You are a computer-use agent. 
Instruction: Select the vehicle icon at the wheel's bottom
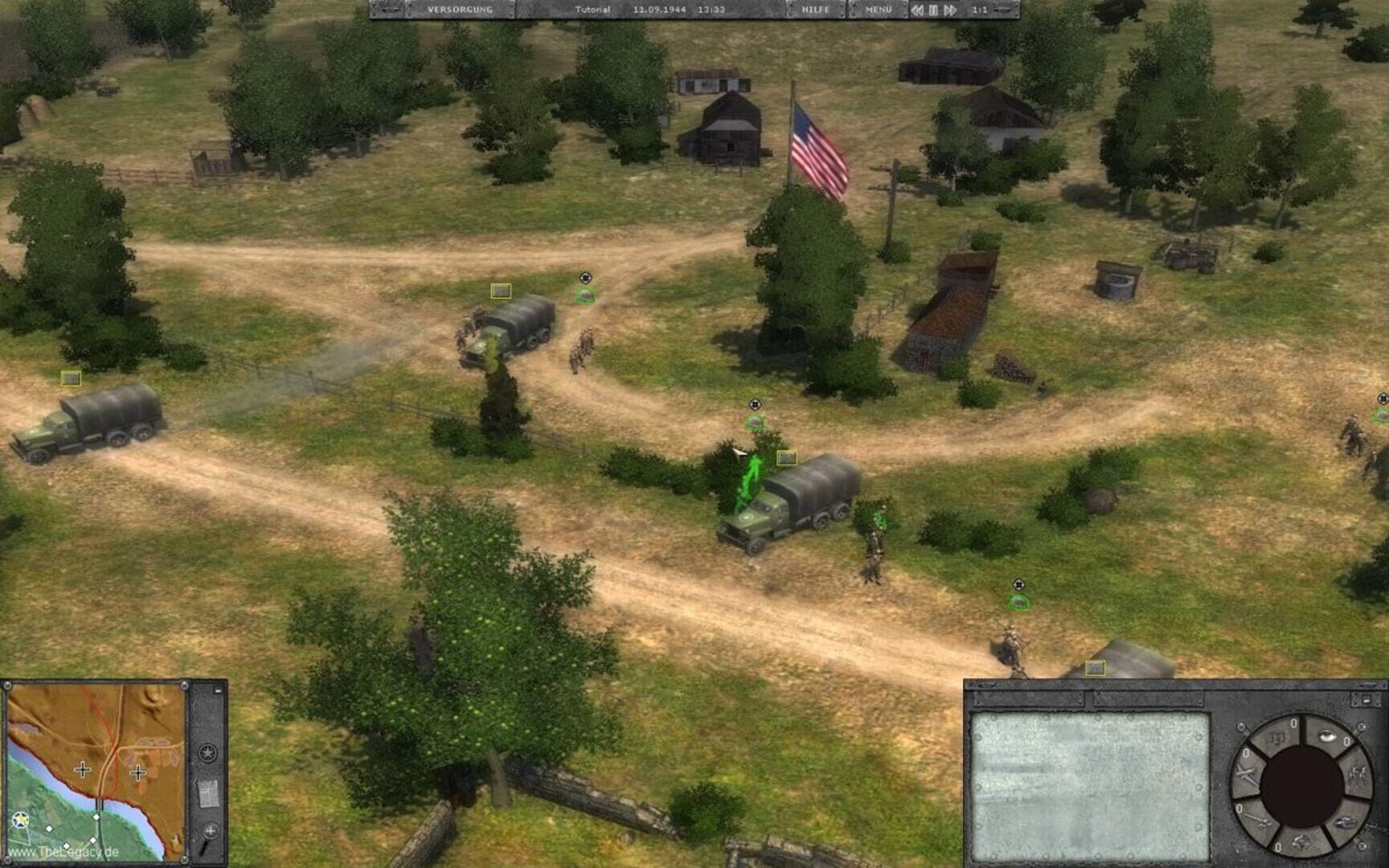[1301, 842]
